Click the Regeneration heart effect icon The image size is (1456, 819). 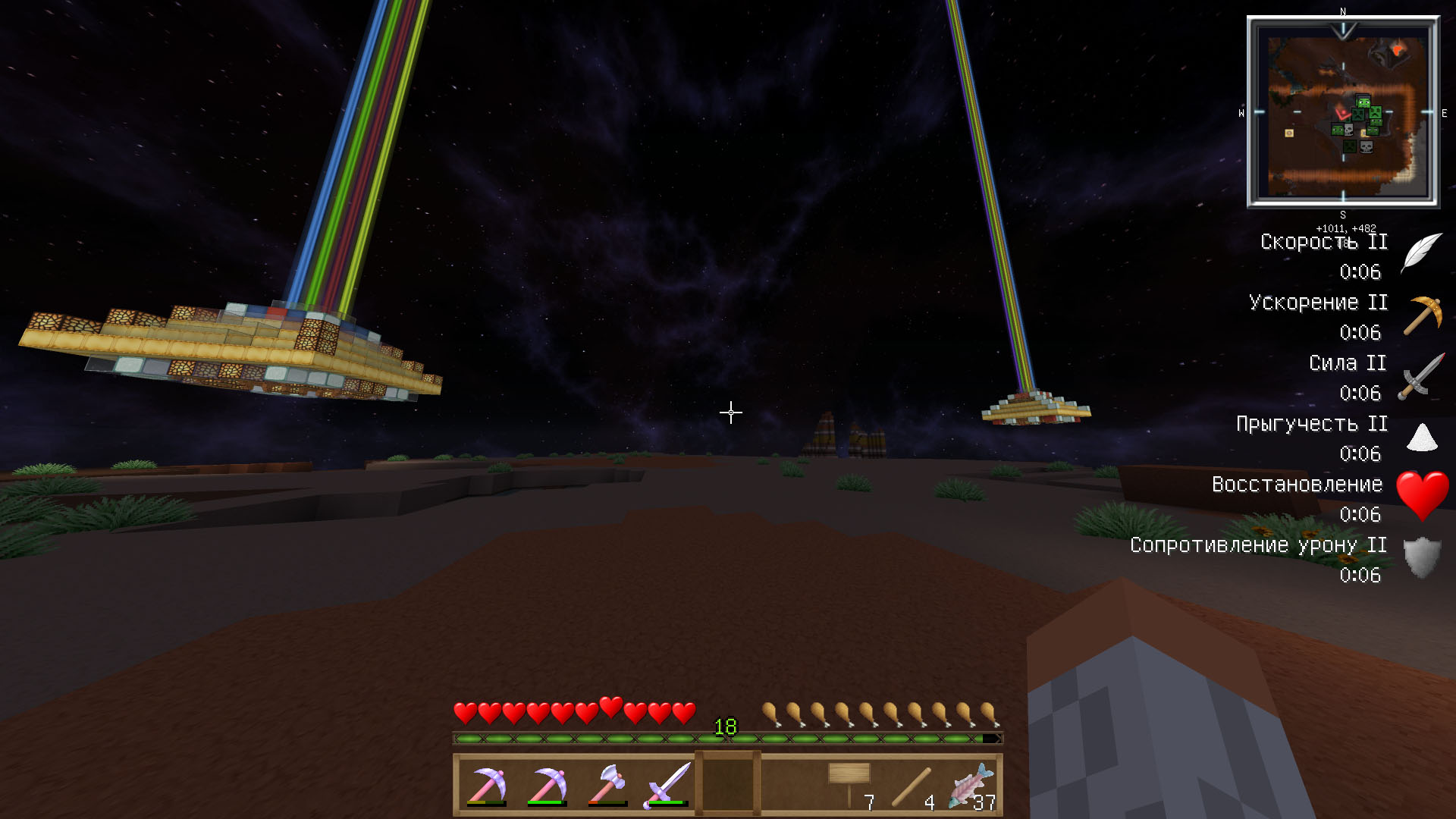1422,496
